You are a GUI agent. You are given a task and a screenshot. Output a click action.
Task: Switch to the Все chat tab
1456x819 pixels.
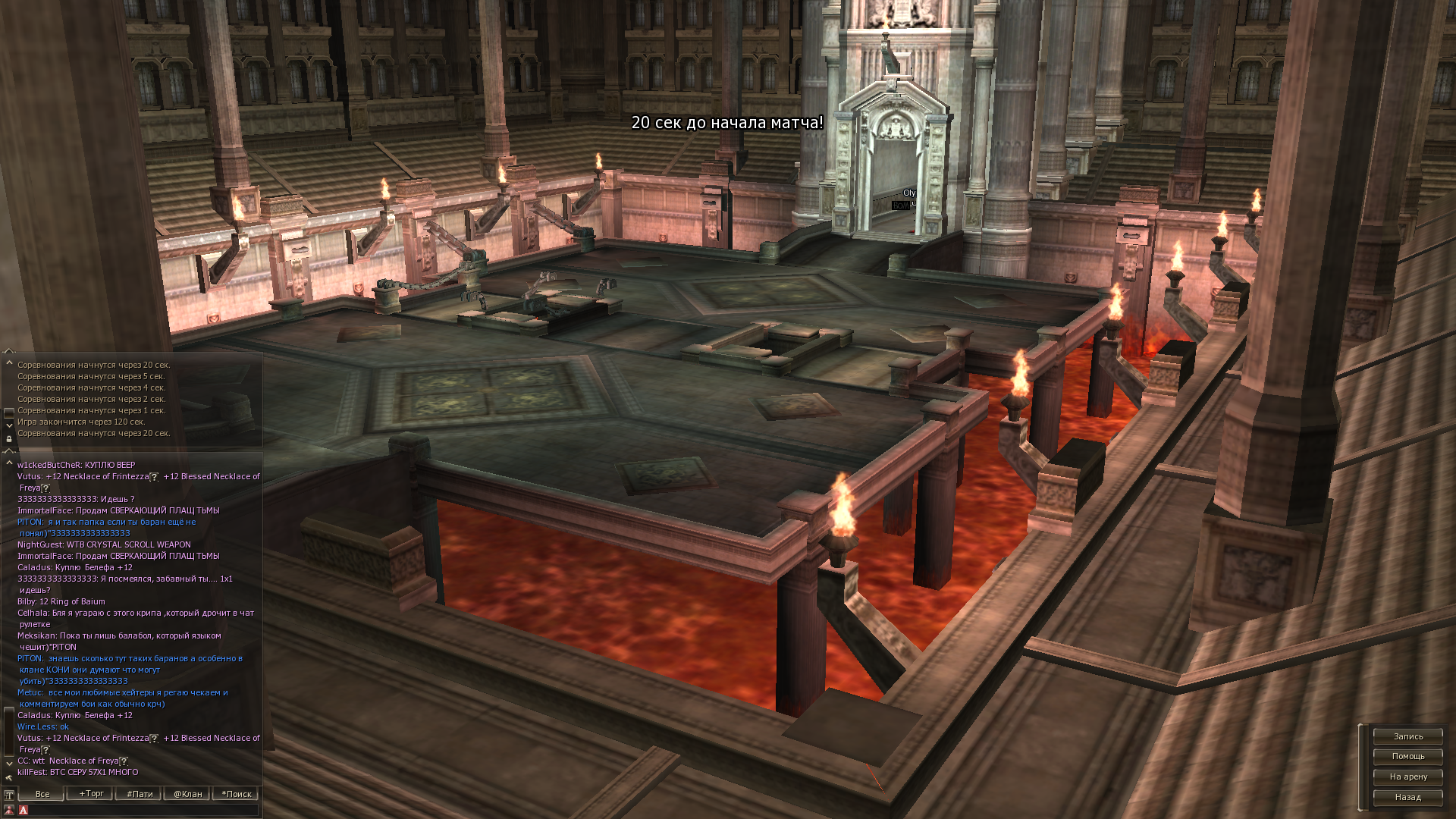42,794
